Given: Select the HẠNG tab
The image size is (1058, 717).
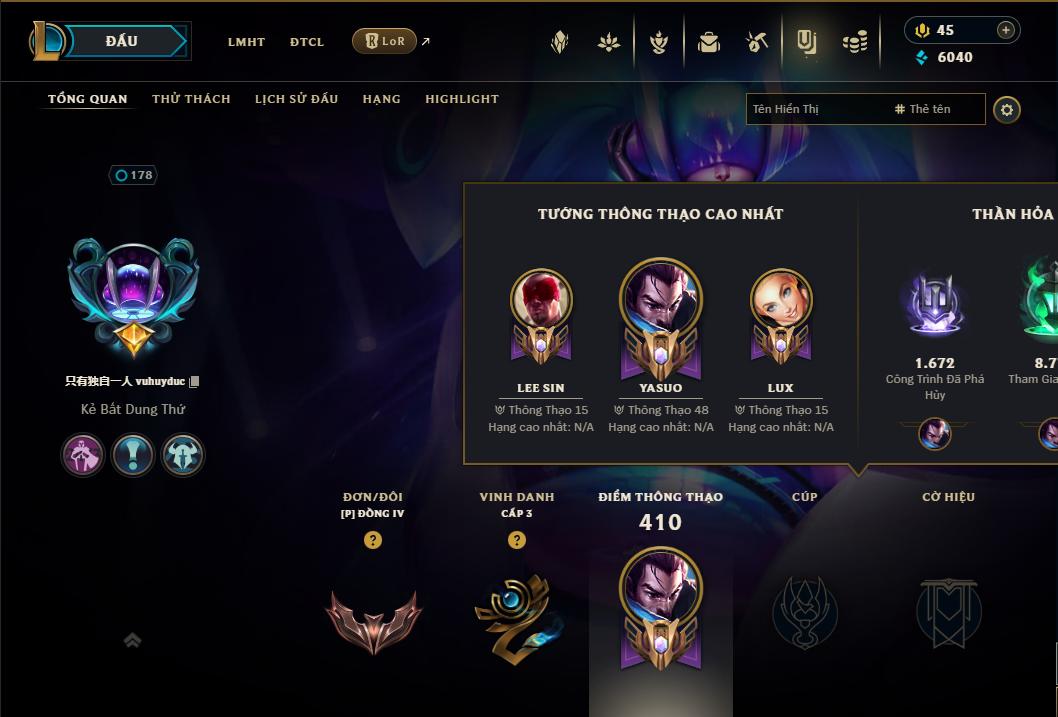Looking at the screenshot, I should pos(381,99).
